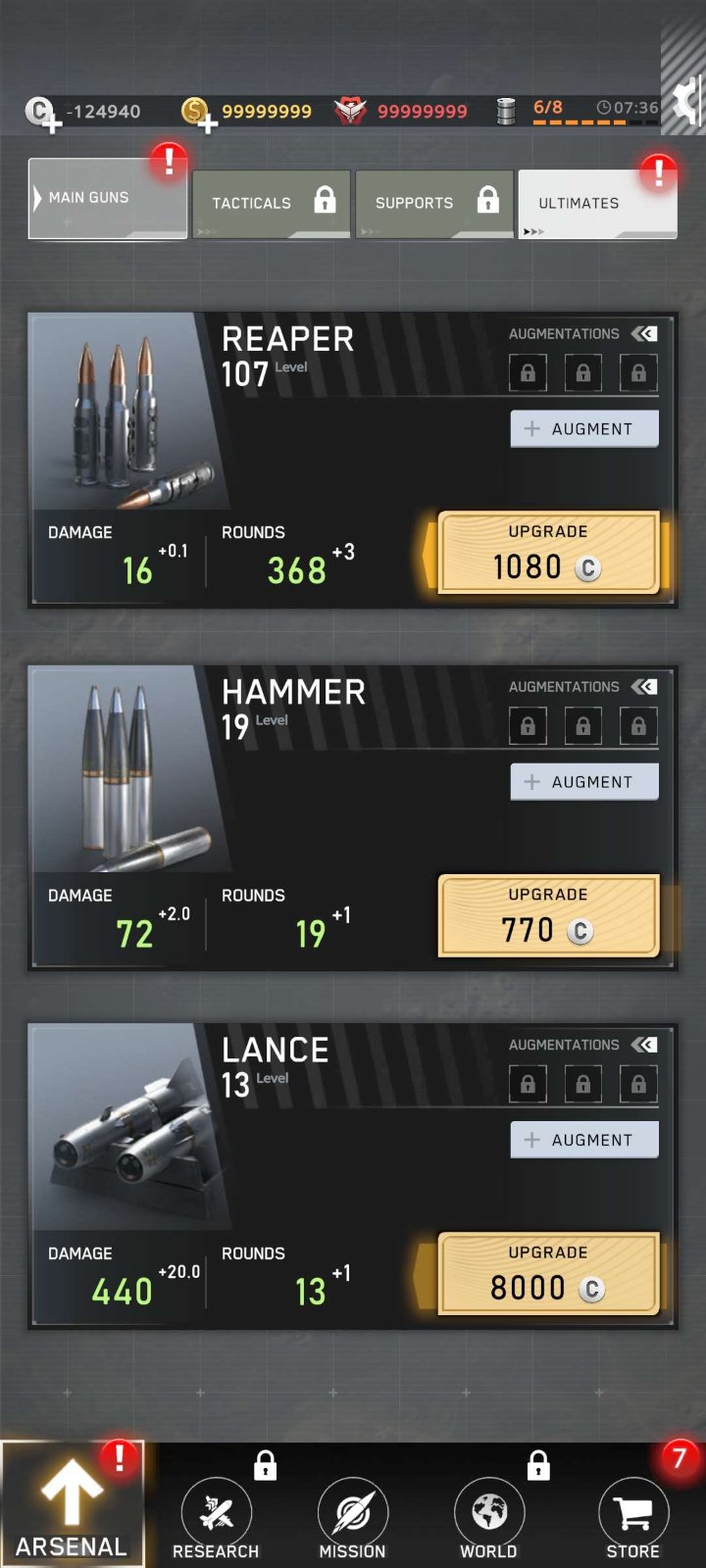Augment the Hammer ammunition
Image resolution: width=706 pixels, height=1568 pixels.
click(x=584, y=782)
